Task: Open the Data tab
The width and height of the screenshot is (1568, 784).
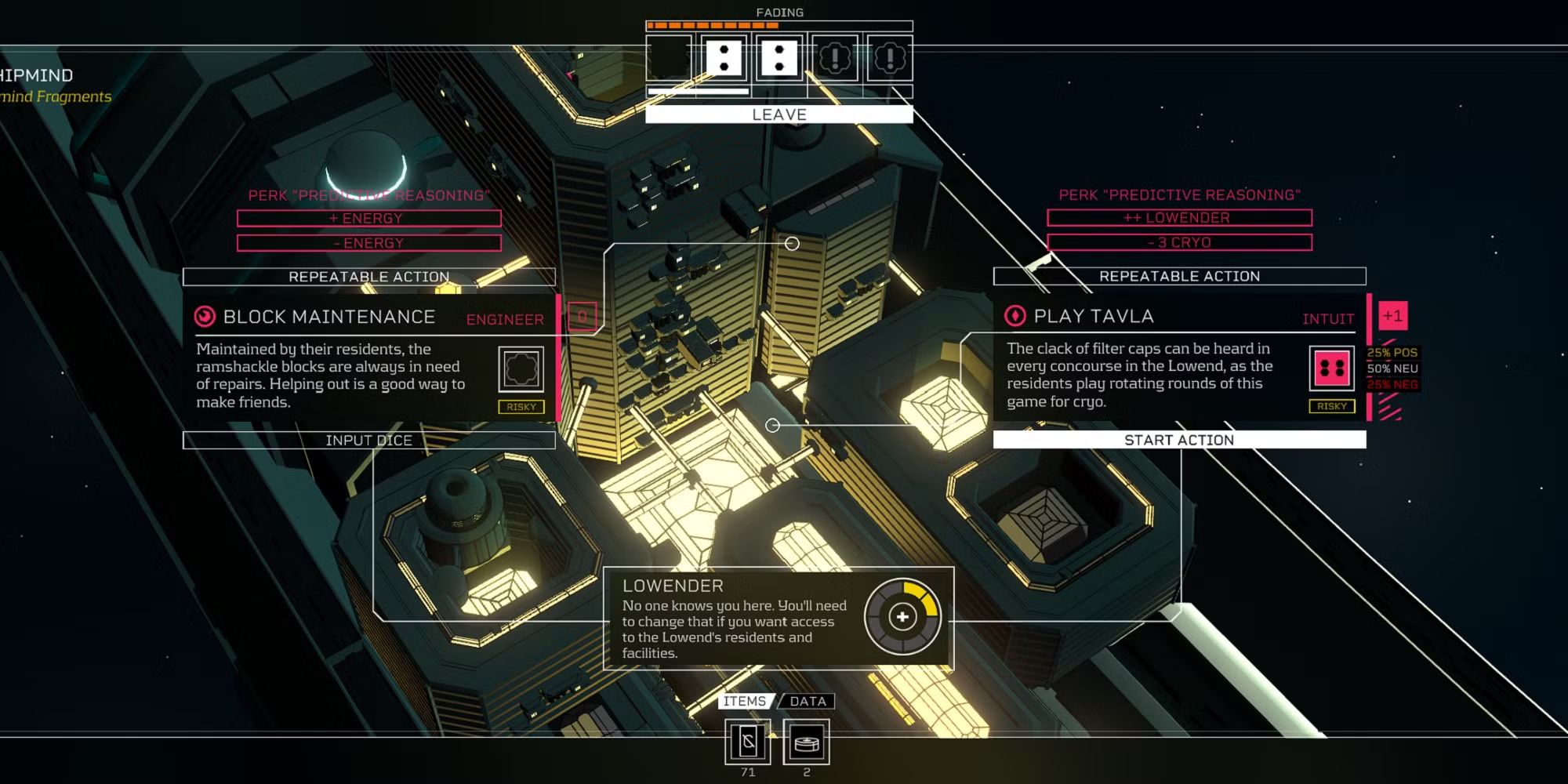Action: pos(808,701)
